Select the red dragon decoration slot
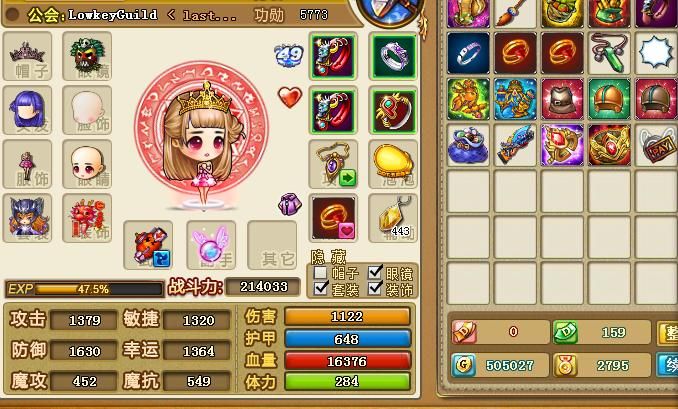 (x=87, y=218)
